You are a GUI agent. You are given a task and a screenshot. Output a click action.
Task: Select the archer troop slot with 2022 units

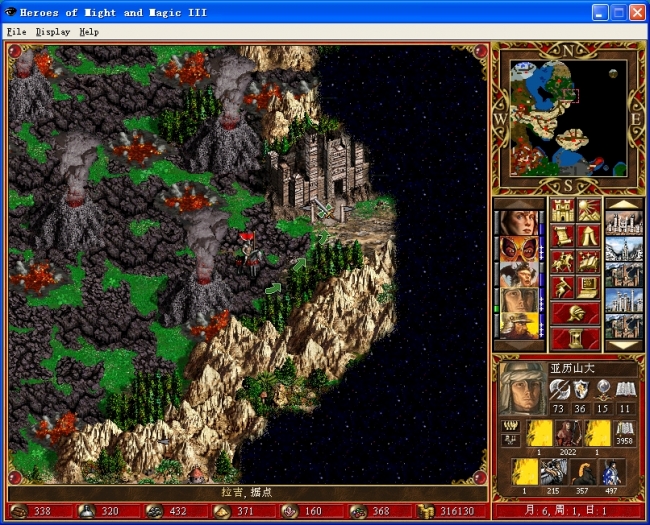(568, 432)
